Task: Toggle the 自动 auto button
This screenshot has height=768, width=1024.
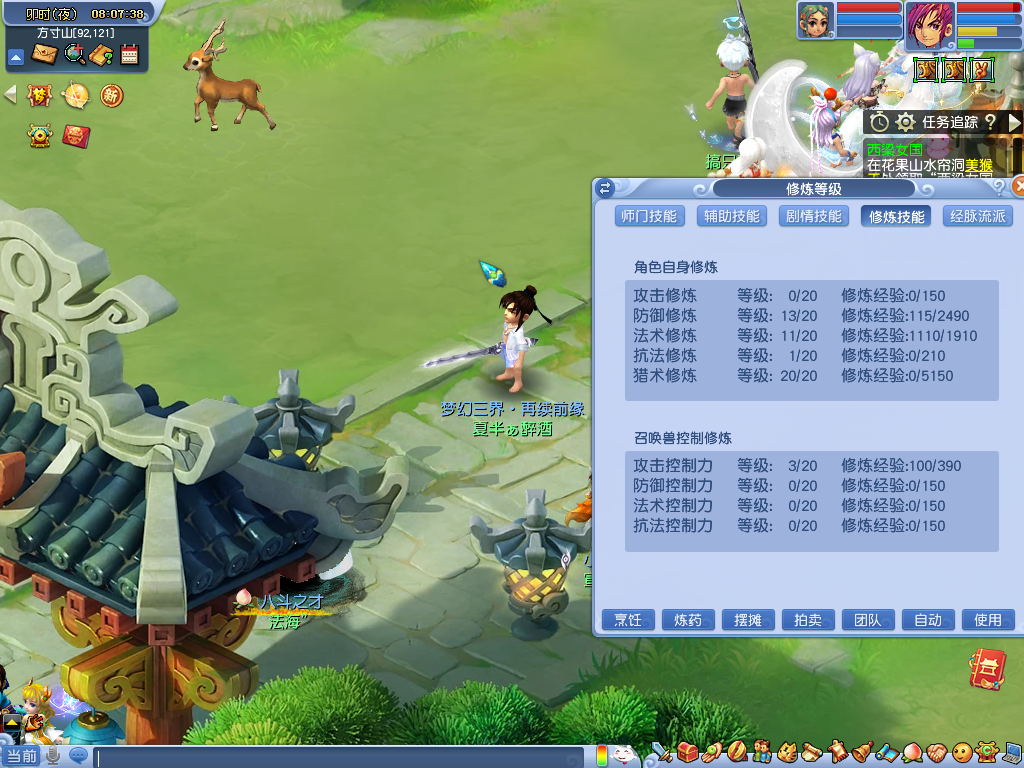Action: tap(927, 620)
